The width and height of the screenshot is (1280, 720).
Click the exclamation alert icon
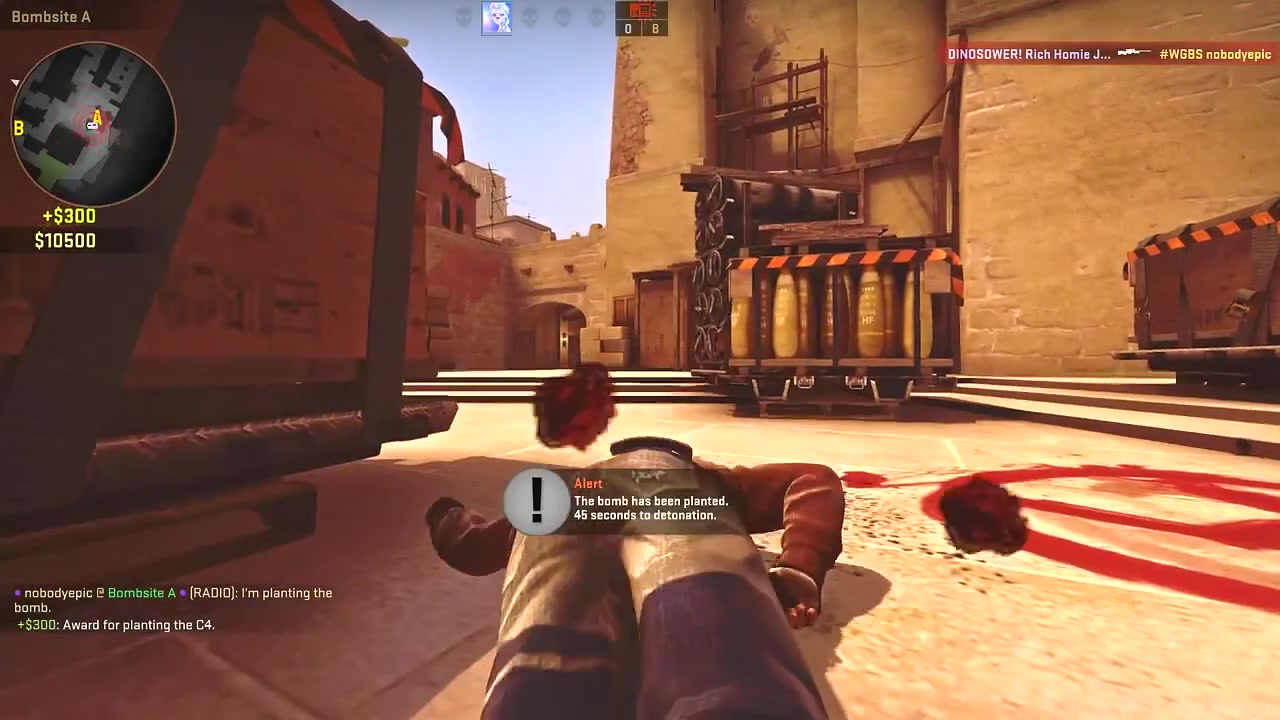(x=536, y=502)
